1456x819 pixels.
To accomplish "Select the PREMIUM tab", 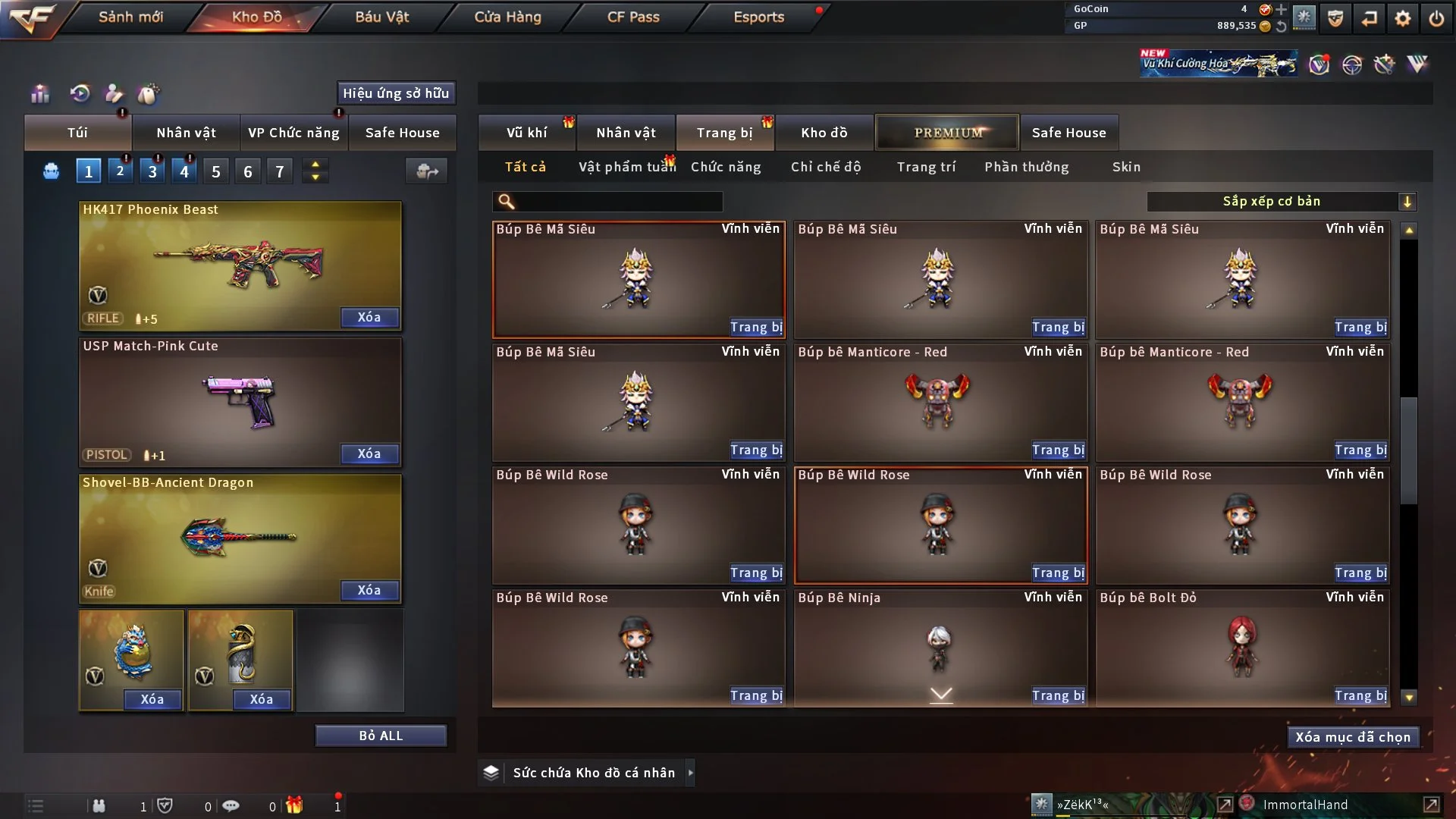I will pyautogui.click(x=948, y=133).
